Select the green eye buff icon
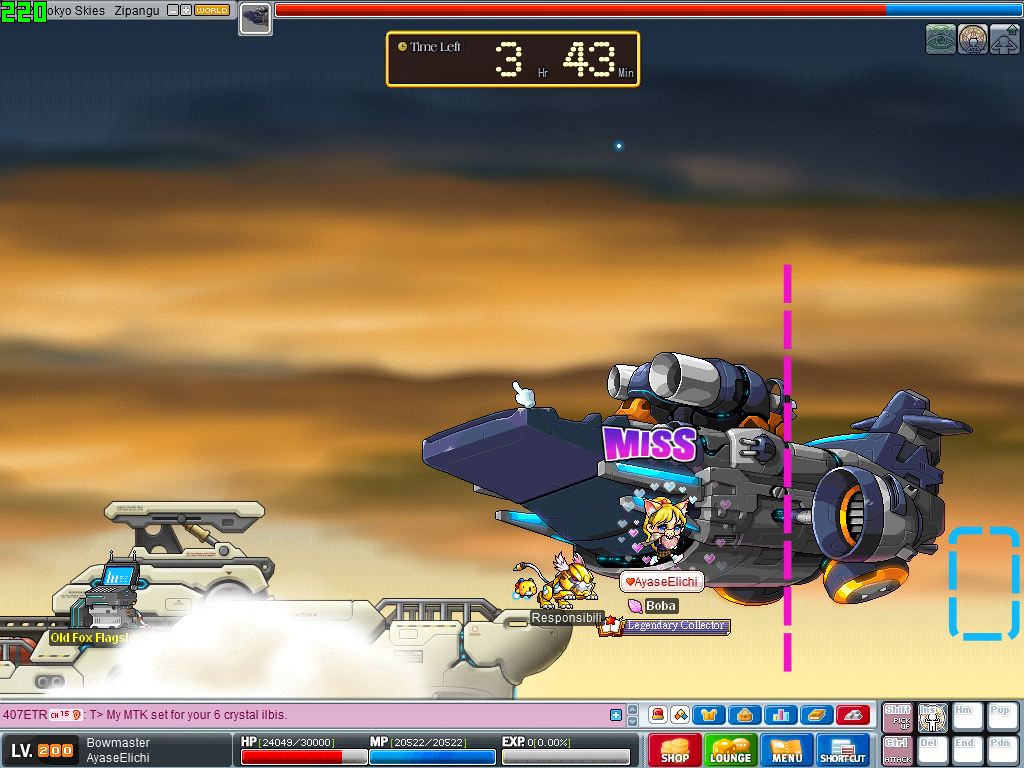 point(941,39)
